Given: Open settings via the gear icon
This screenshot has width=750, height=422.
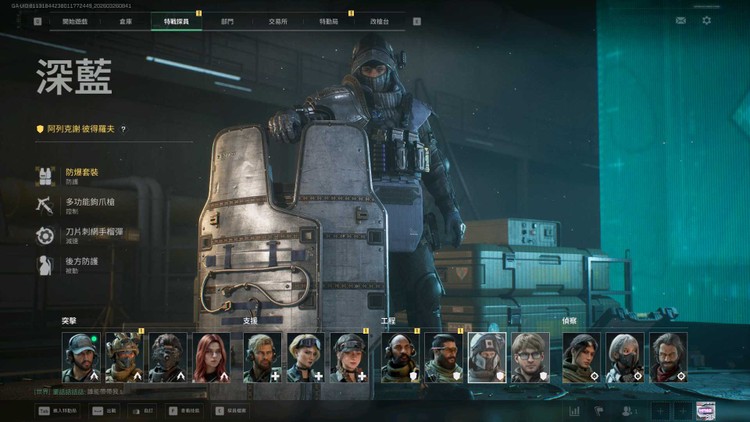Looking at the screenshot, I should pyautogui.click(x=707, y=20).
